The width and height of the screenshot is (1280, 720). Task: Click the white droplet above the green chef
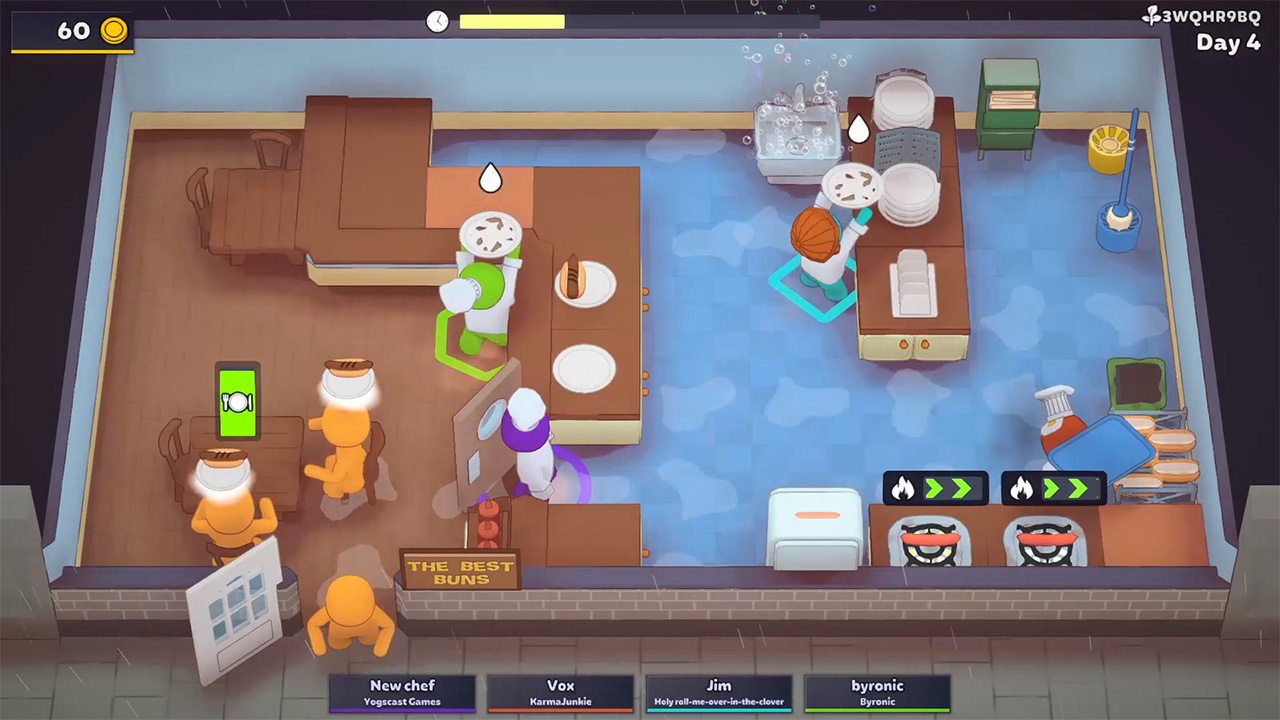point(490,177)
